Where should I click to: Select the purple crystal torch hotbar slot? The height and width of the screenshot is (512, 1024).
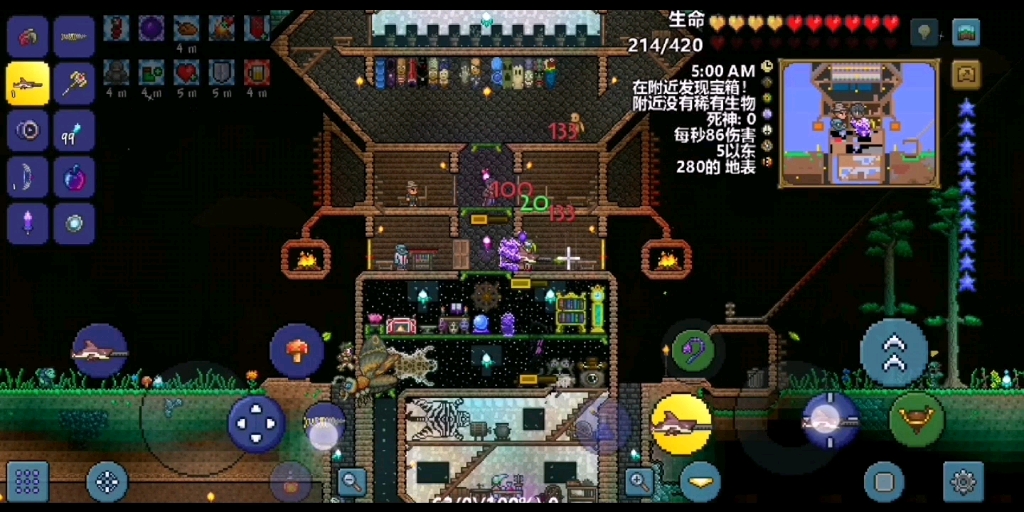[x=28, y=224]
